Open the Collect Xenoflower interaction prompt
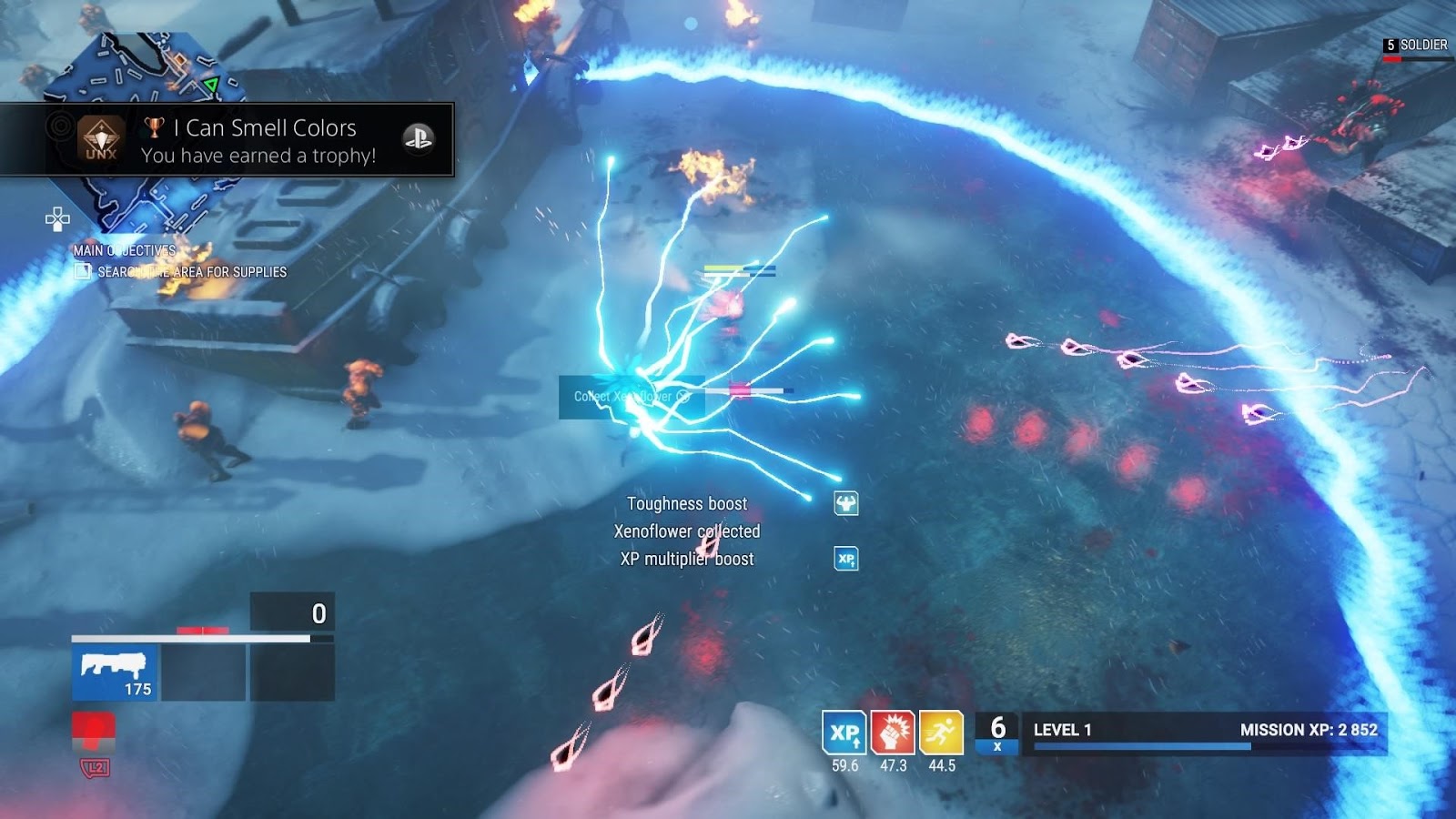This screenshot has height=819, width=1456. click(631, 396)
